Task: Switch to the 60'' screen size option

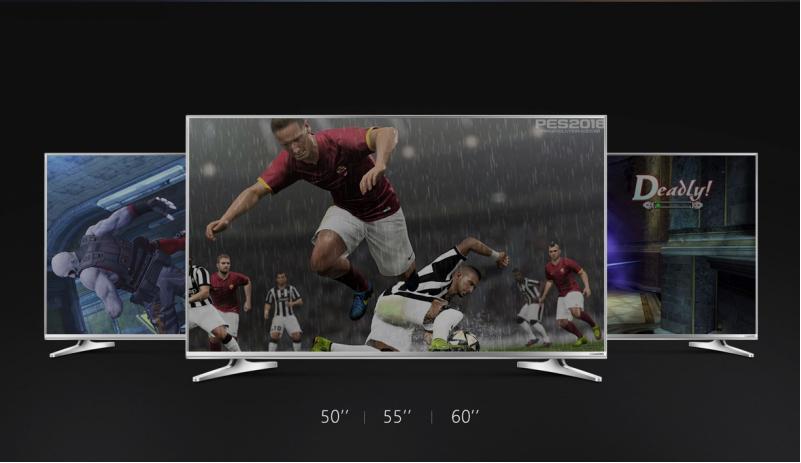Action: (466, 417)
